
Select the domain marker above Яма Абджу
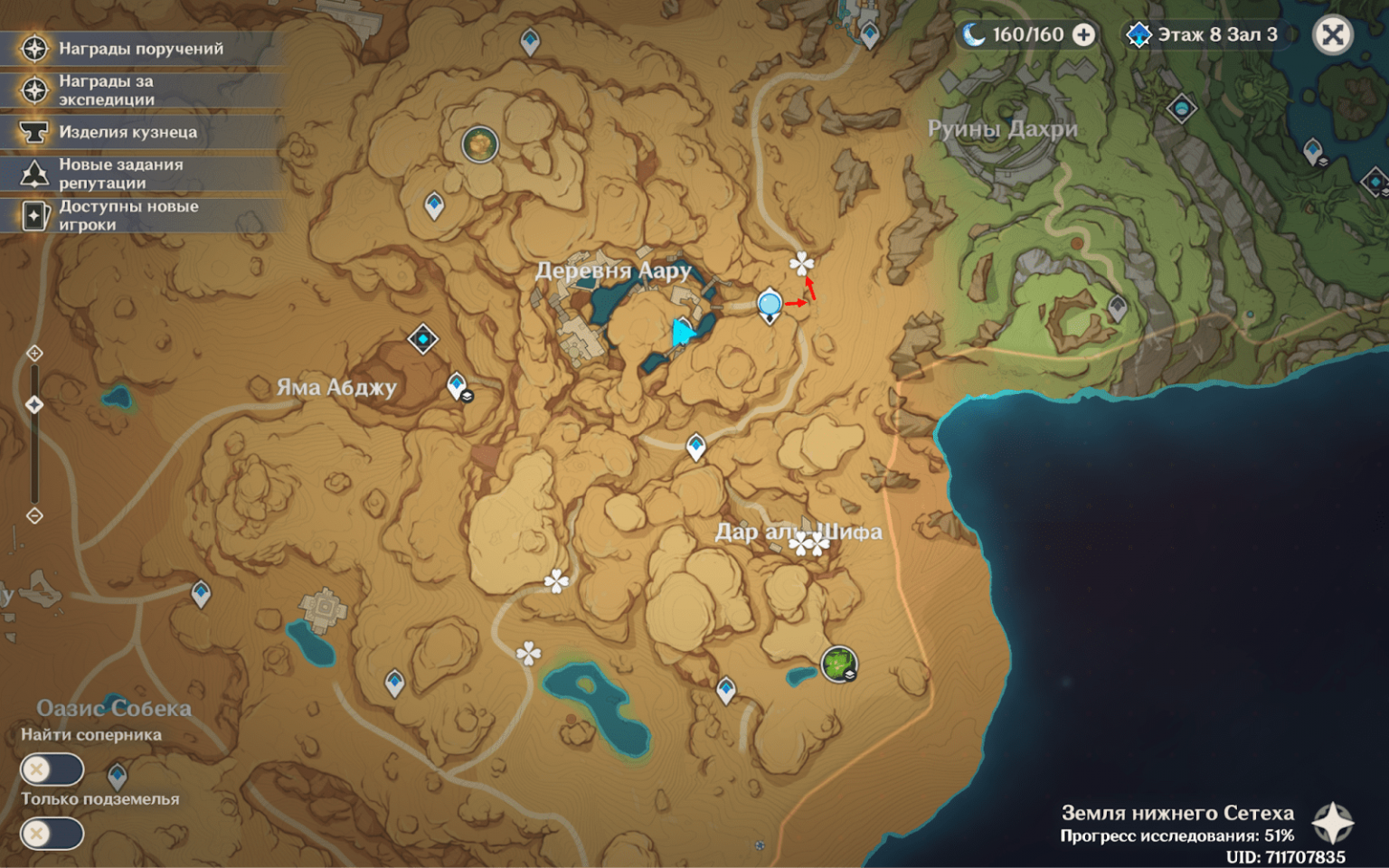tap(422, 339)
